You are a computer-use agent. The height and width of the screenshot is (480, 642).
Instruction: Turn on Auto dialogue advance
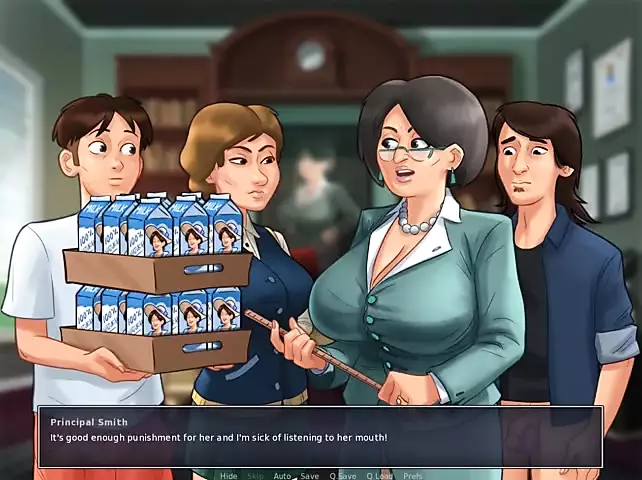tap(282, 475)
